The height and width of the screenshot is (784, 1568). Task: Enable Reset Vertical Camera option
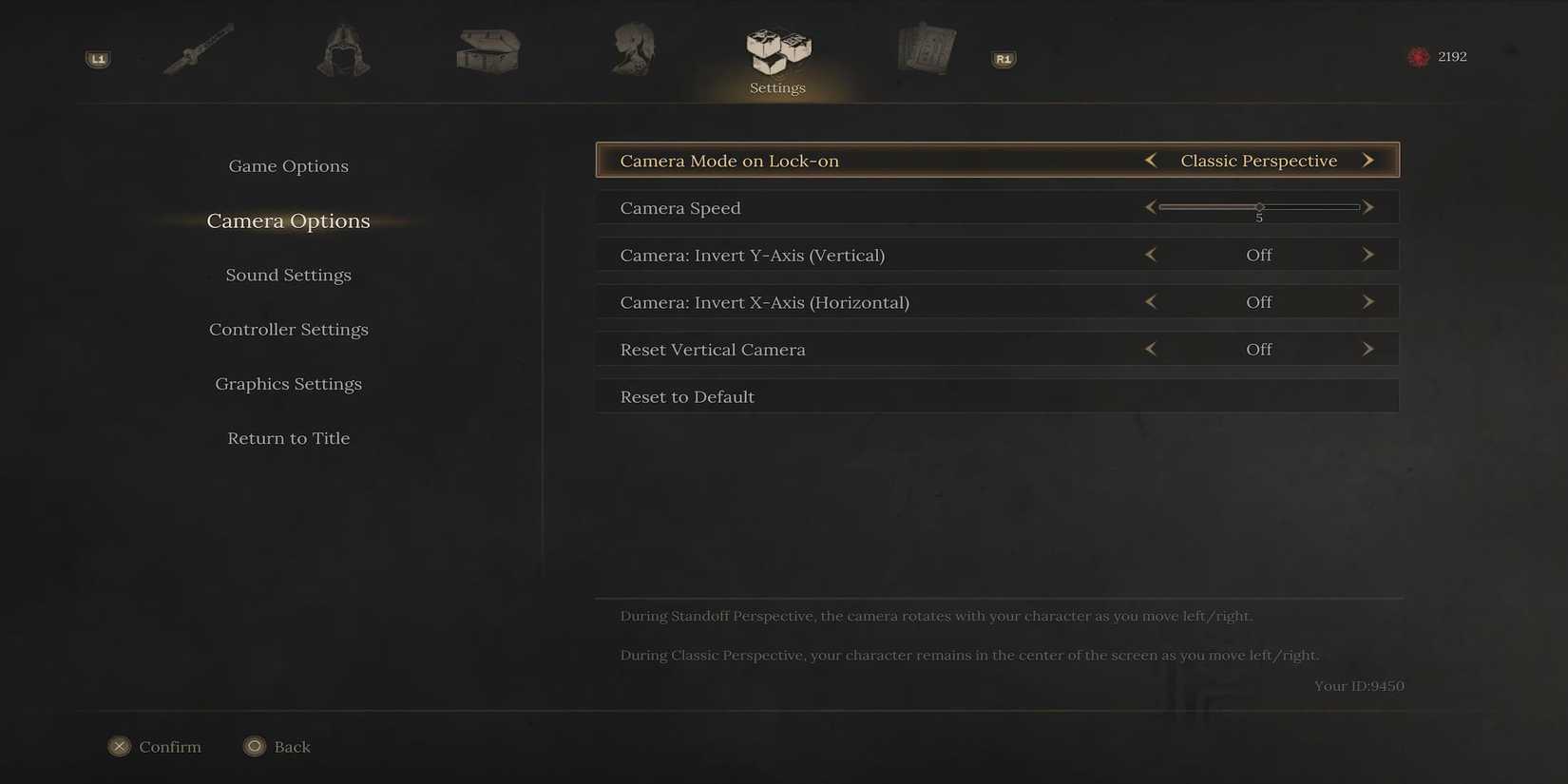tap(1258, 349)
